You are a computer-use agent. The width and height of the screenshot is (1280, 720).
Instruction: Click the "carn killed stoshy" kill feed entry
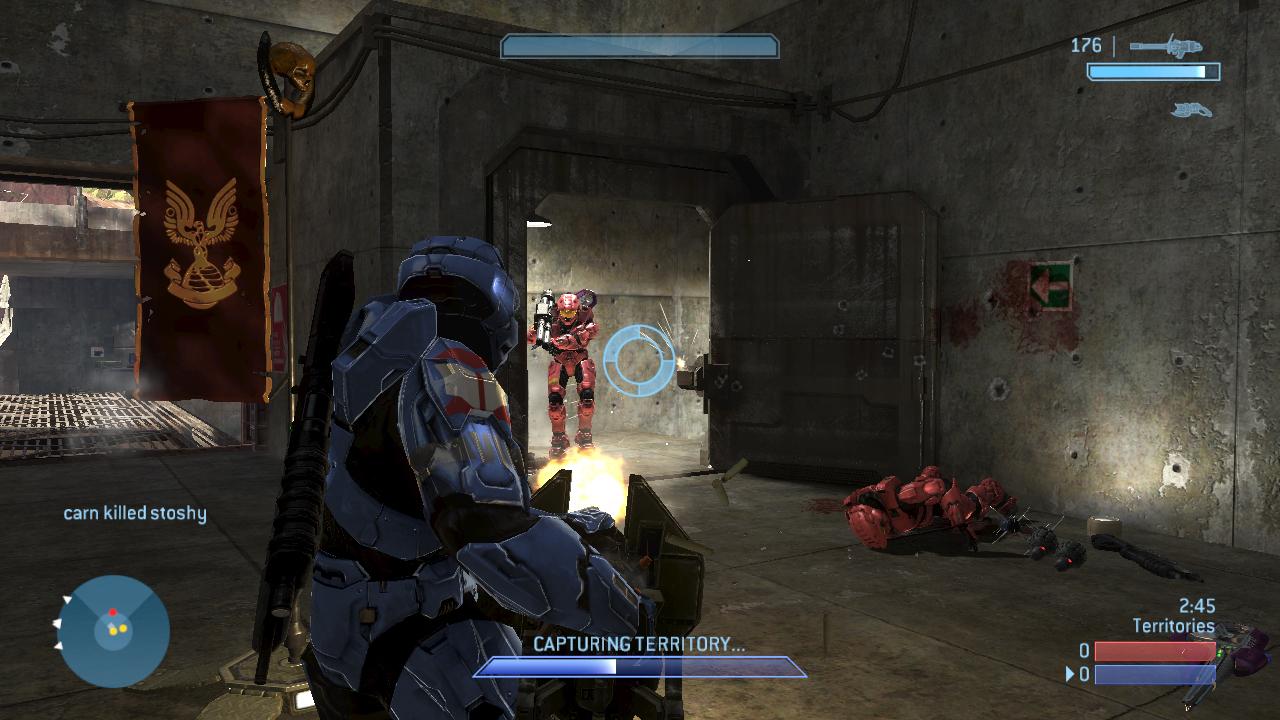coord(135,513)
